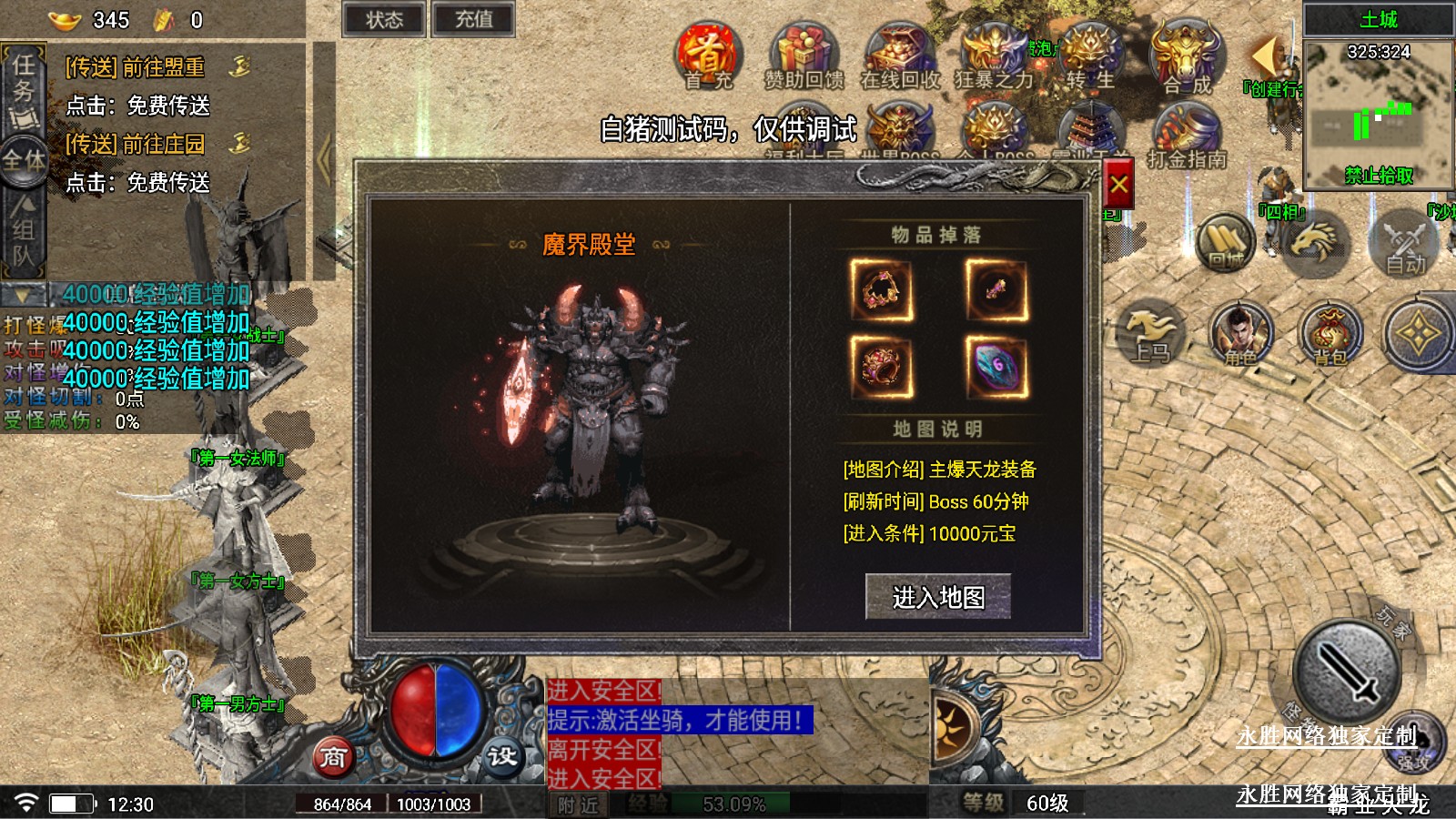Open the 合成 crafting icon

point(1187,56)
